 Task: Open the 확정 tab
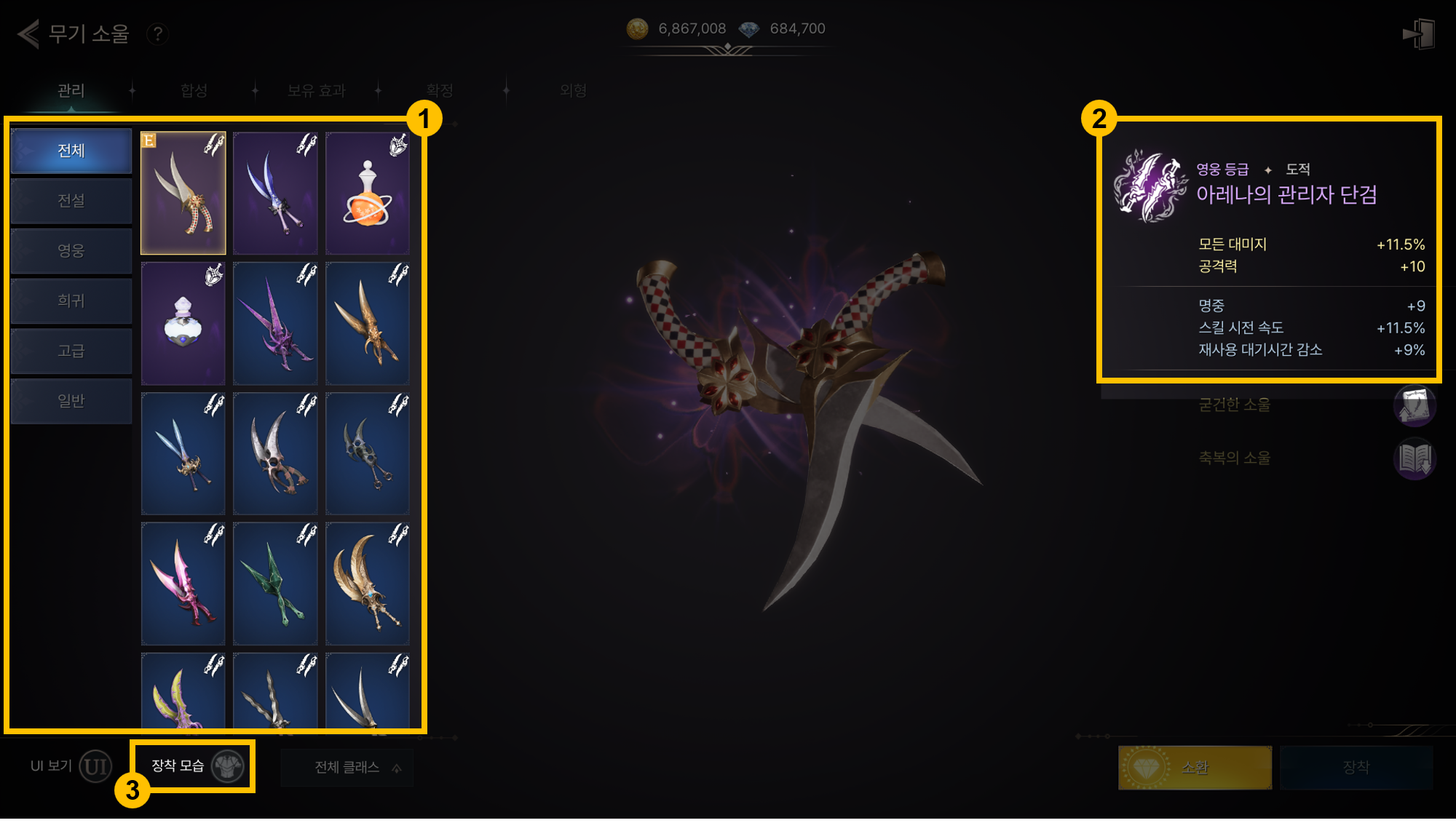[440, 90]
